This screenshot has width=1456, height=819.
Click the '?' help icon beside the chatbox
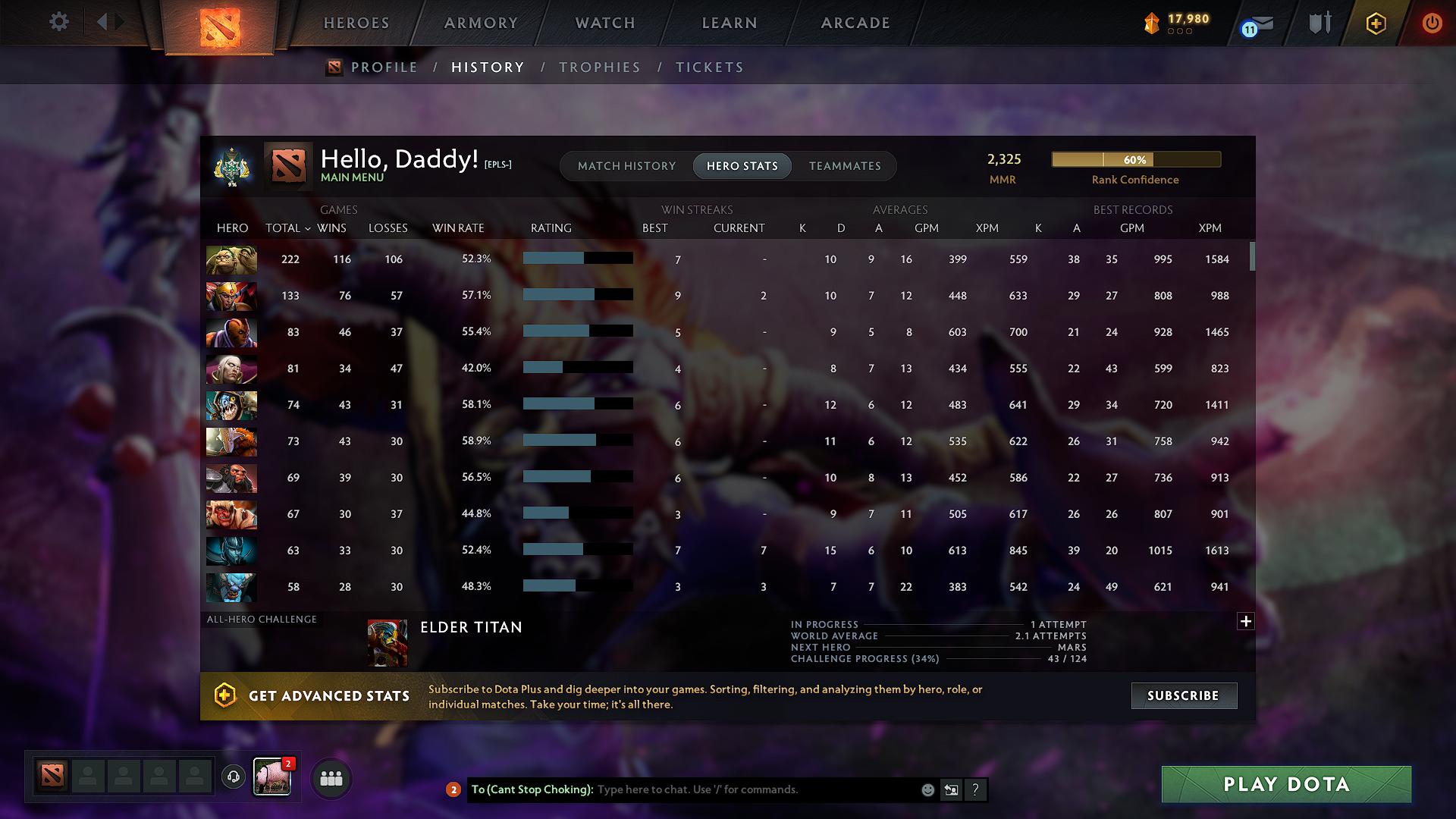(975, 789)
